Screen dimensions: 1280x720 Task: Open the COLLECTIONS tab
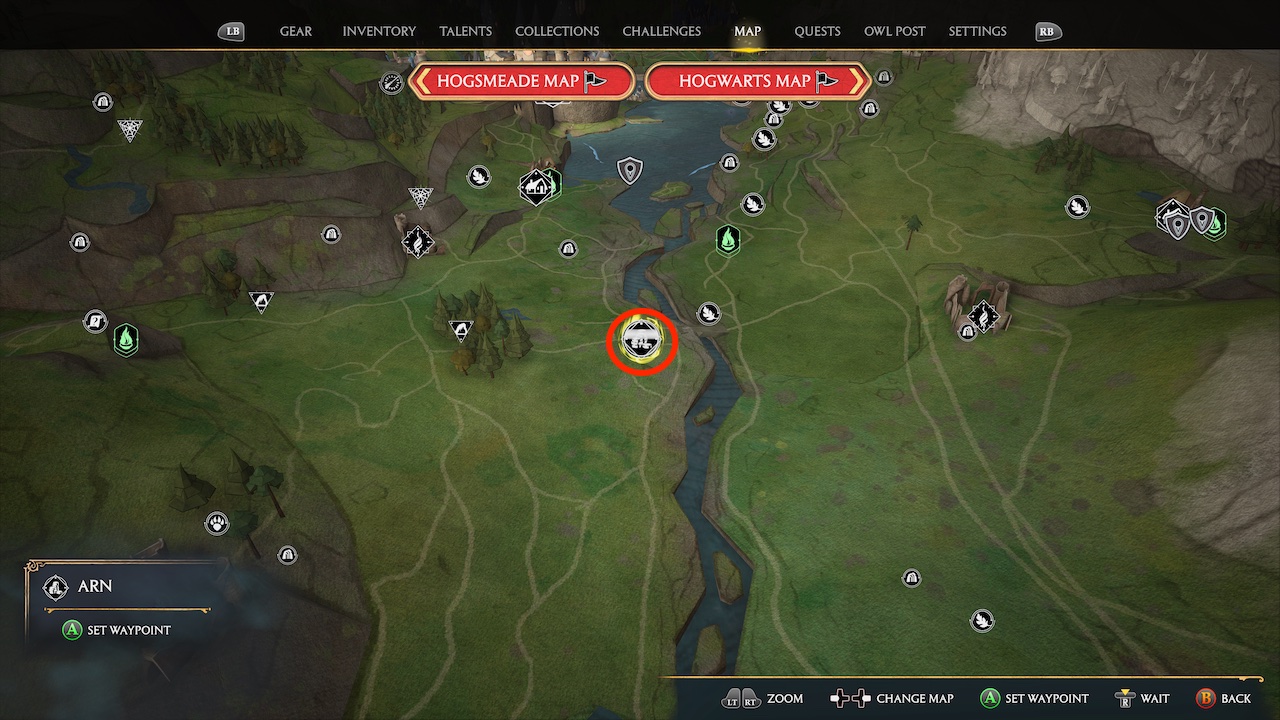pos(557,31)
